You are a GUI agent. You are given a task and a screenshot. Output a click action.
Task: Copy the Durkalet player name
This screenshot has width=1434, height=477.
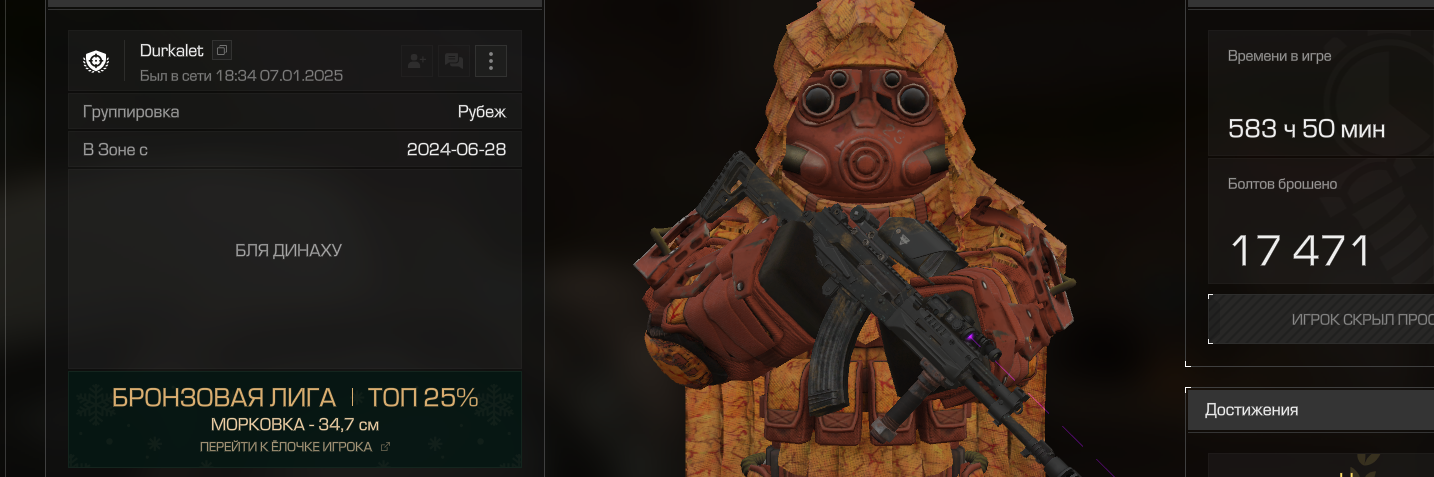(223, 50)
